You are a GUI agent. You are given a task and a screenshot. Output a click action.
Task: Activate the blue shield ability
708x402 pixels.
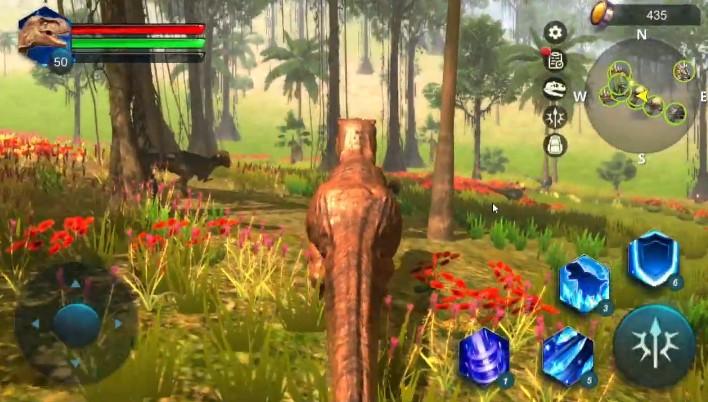pyautogui.click(x=653, y=259)
